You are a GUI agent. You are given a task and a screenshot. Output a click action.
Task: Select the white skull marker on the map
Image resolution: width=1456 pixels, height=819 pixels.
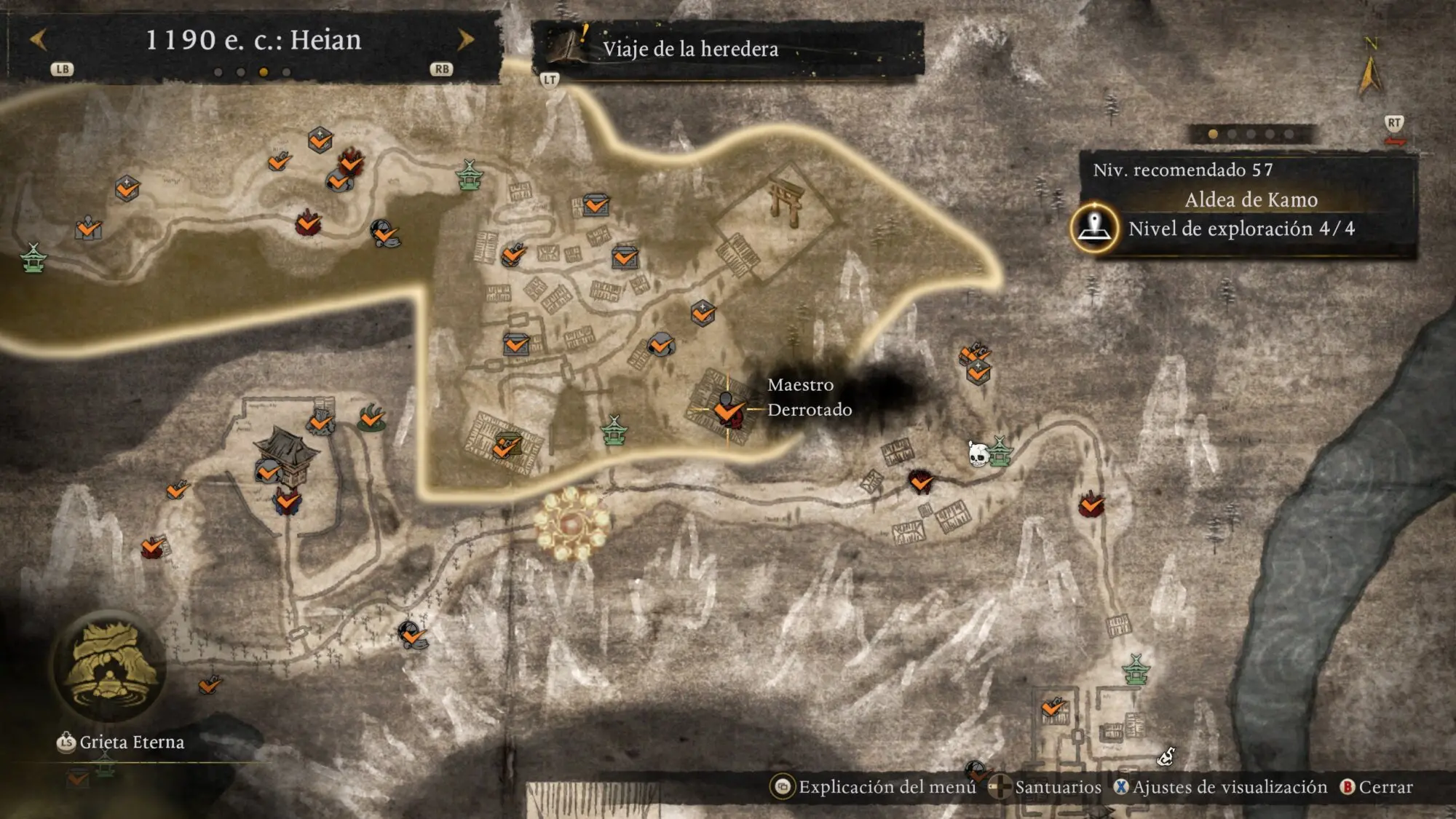click(978, 454)
